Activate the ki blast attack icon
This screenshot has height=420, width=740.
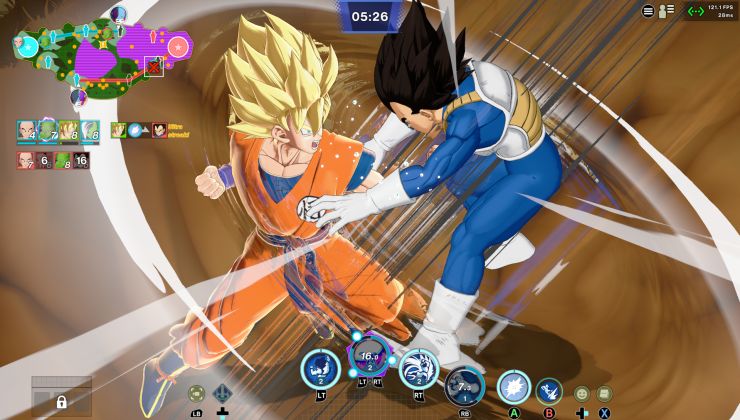point(514,387)
